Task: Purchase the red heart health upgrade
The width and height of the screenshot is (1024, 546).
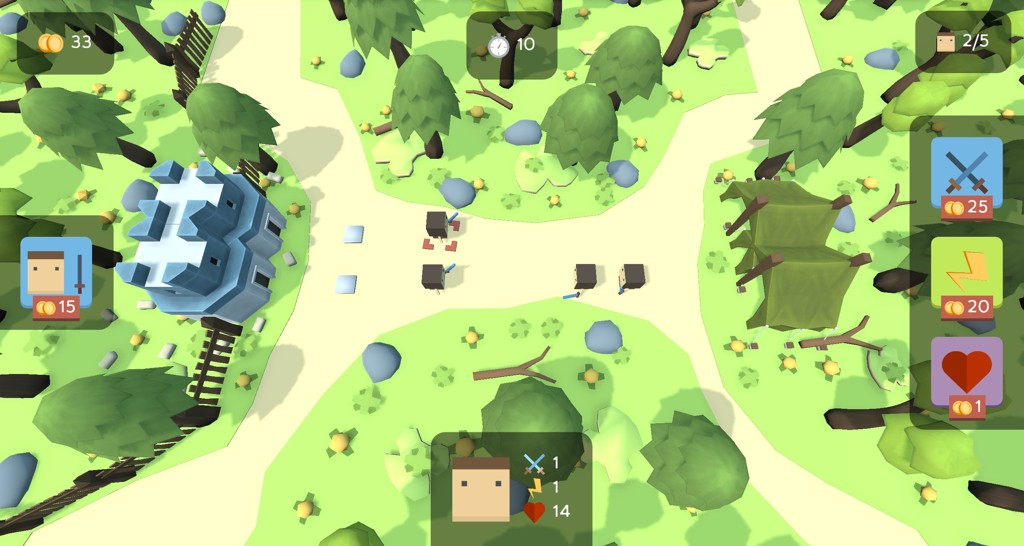Action: 966,377
